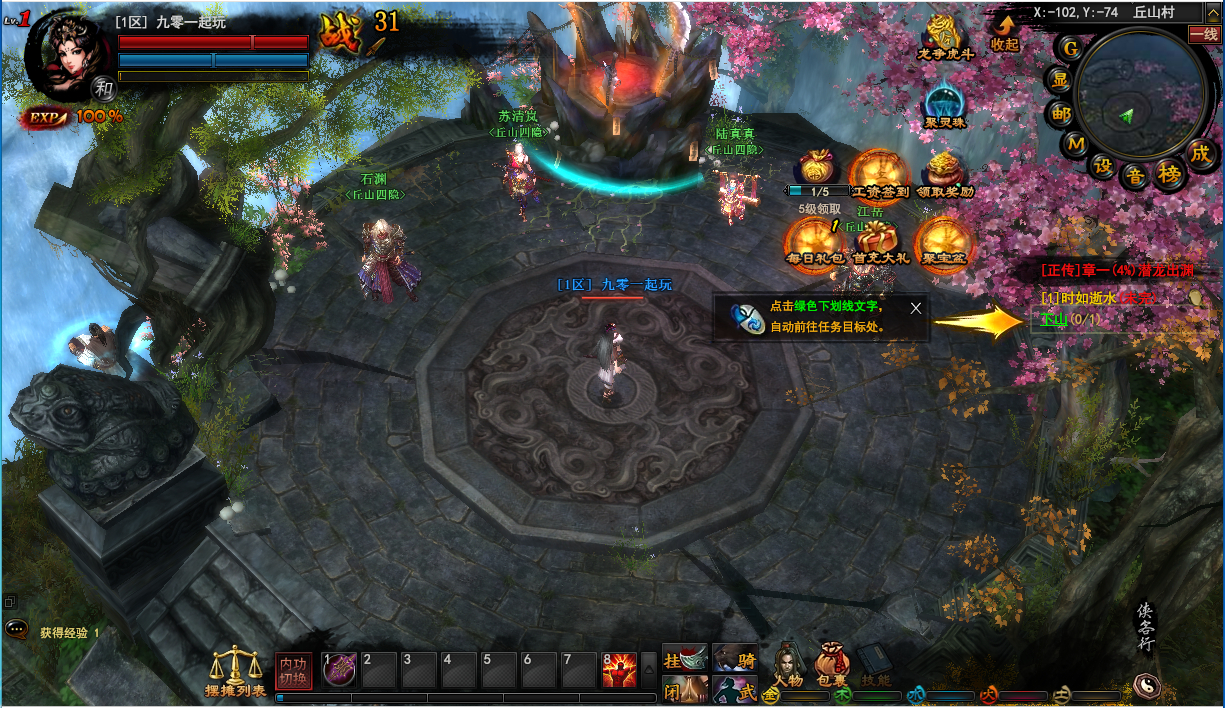Open the 龙争虎斗 event icon
The width and height of the screenshot is (1225, 708).
[945, 37]
